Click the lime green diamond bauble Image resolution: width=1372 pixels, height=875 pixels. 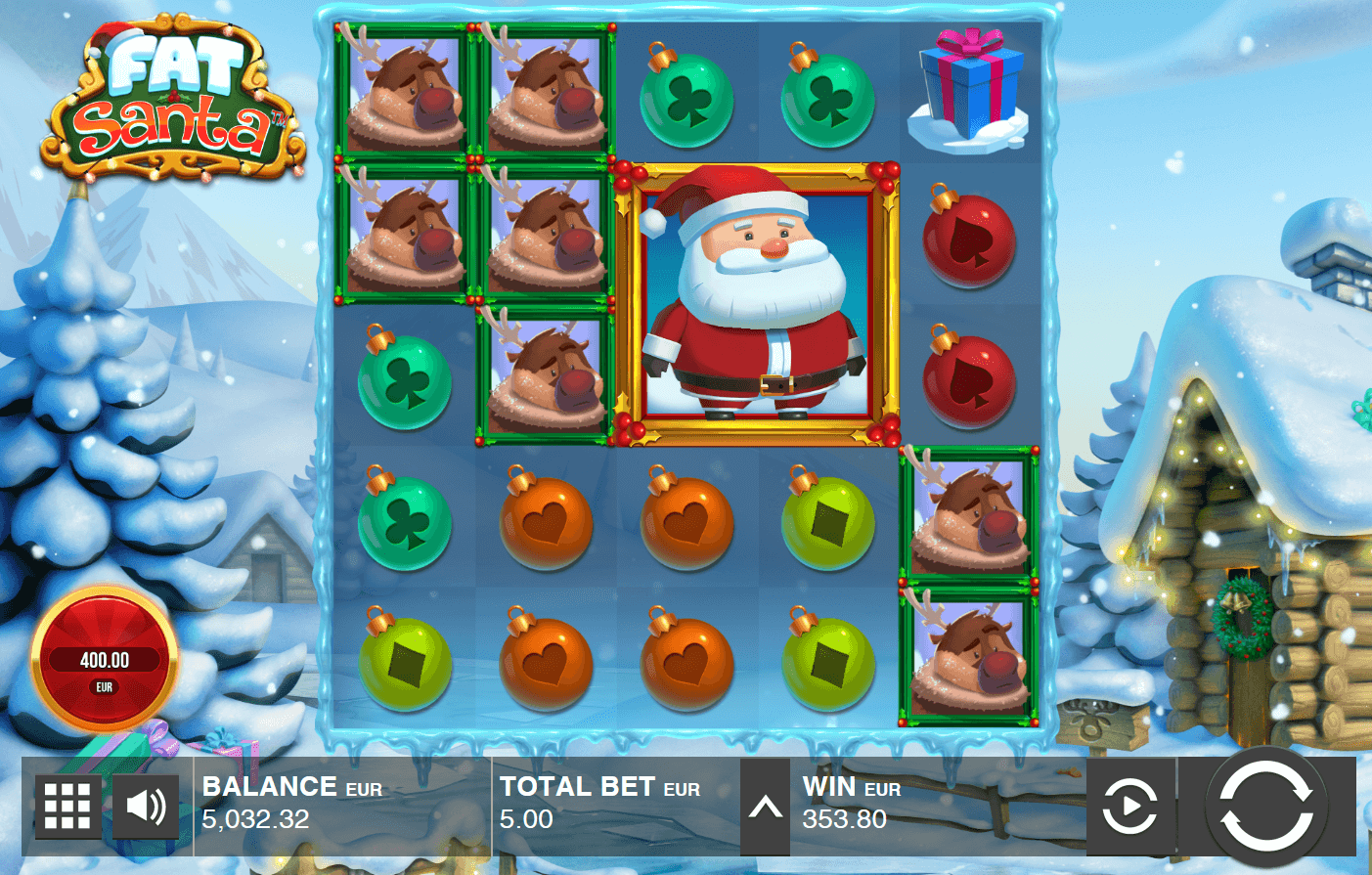coord(827,521)
